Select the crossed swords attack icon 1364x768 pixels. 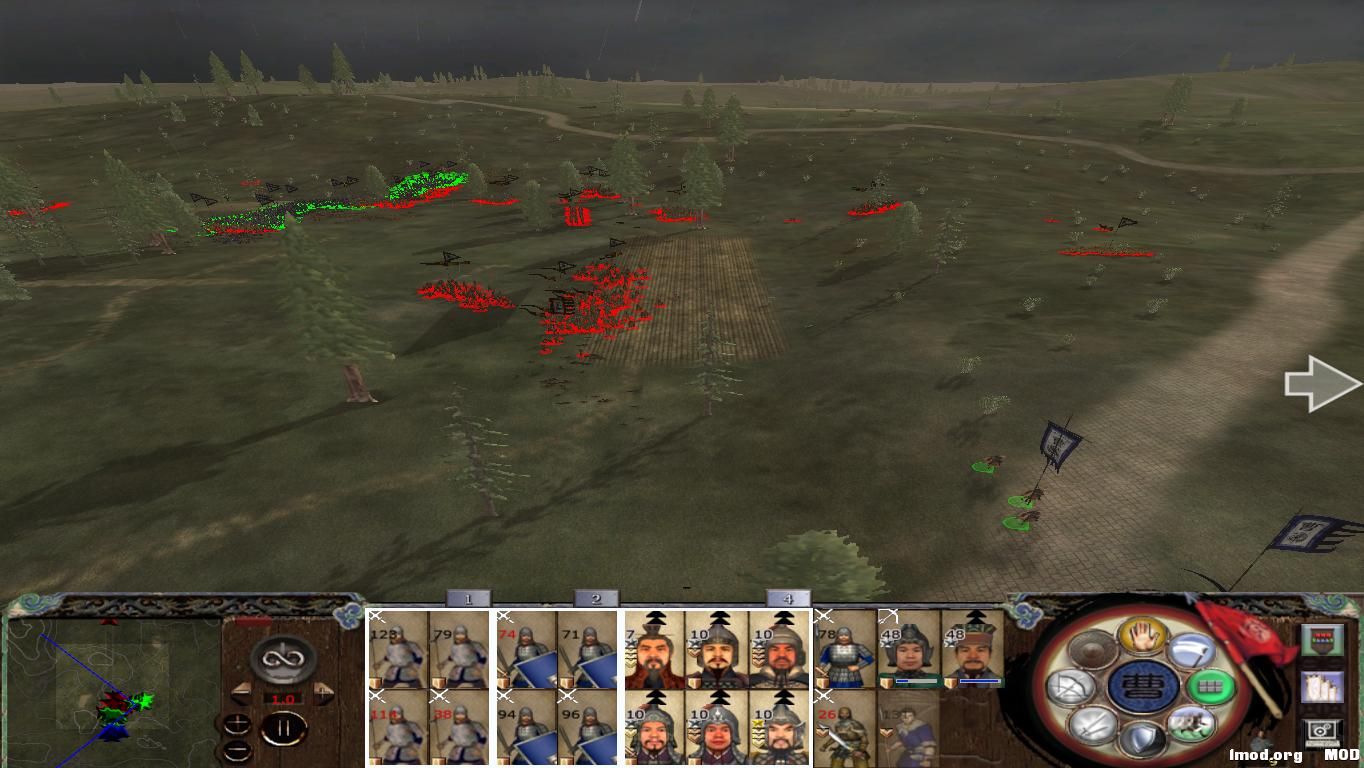pos(1091,725)
